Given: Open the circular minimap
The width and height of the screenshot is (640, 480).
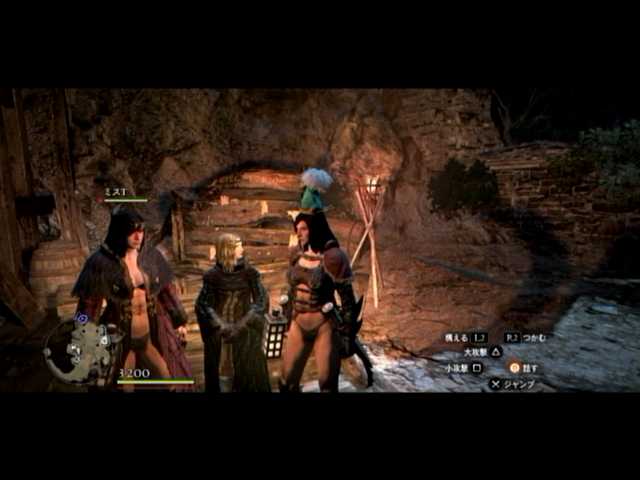Looking at the screenshot, I should click(81, 349).
